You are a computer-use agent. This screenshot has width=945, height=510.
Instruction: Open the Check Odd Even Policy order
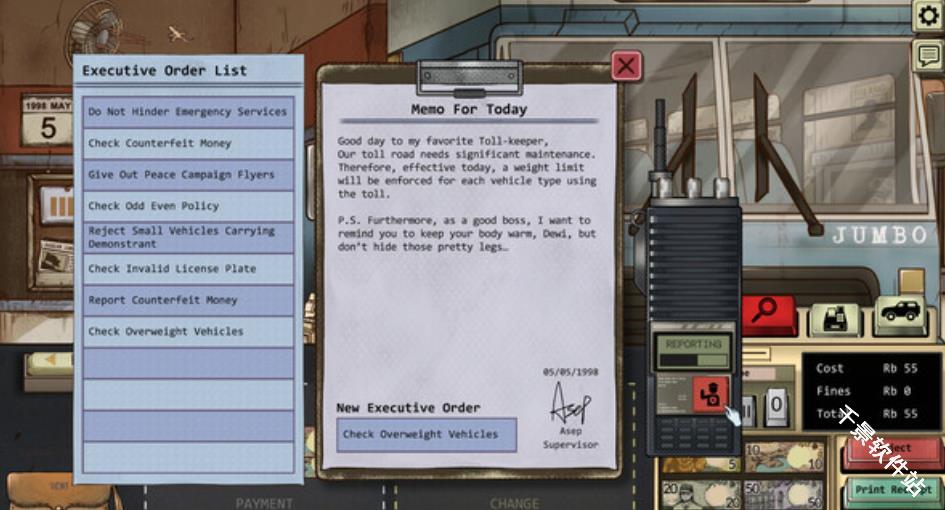pyautogui.click(x=188, y=206)
